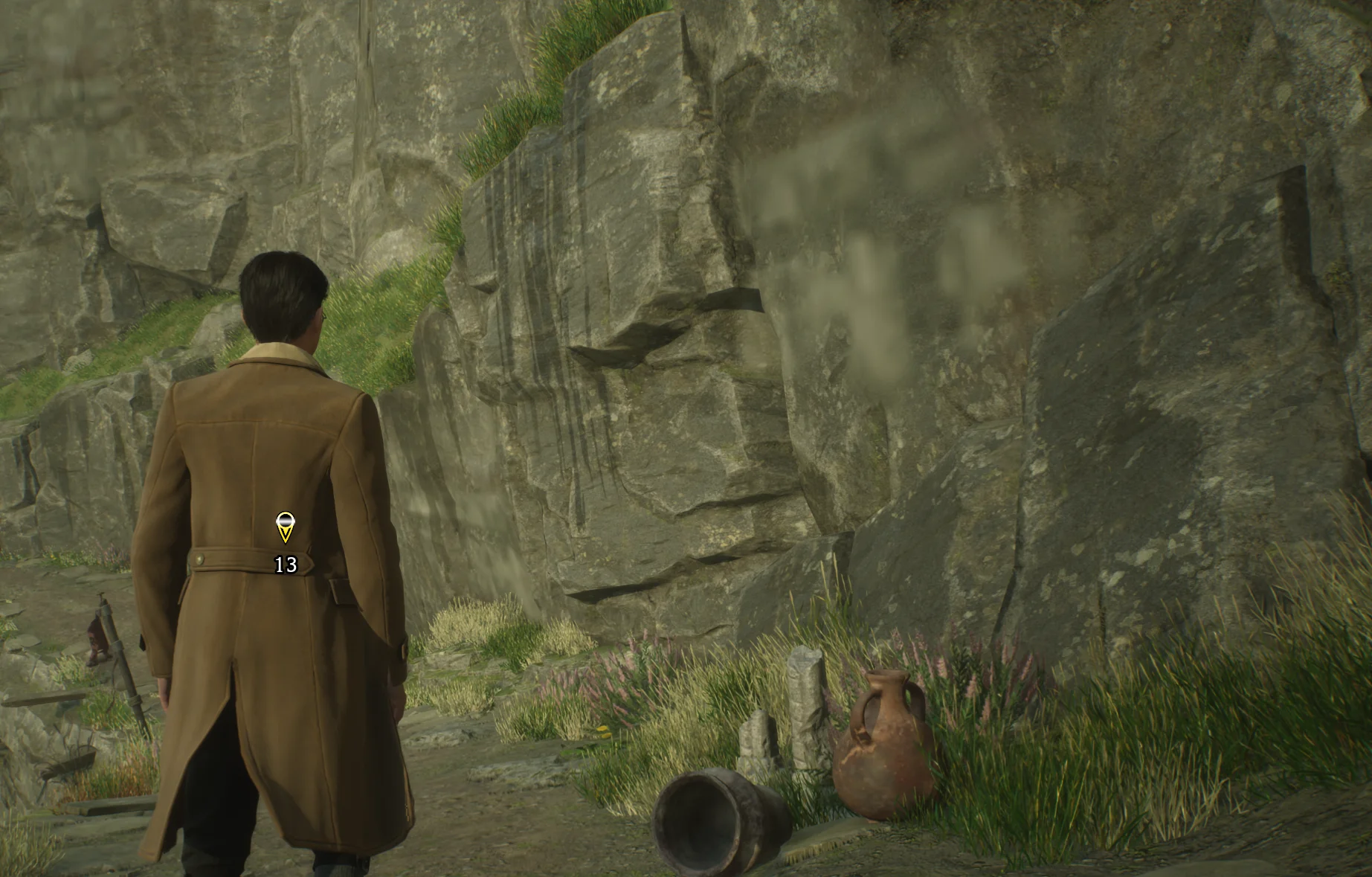Click the yellow quest waypoint marker
The width and height of the screenshot is (1372, 877).
pos(285,527)
